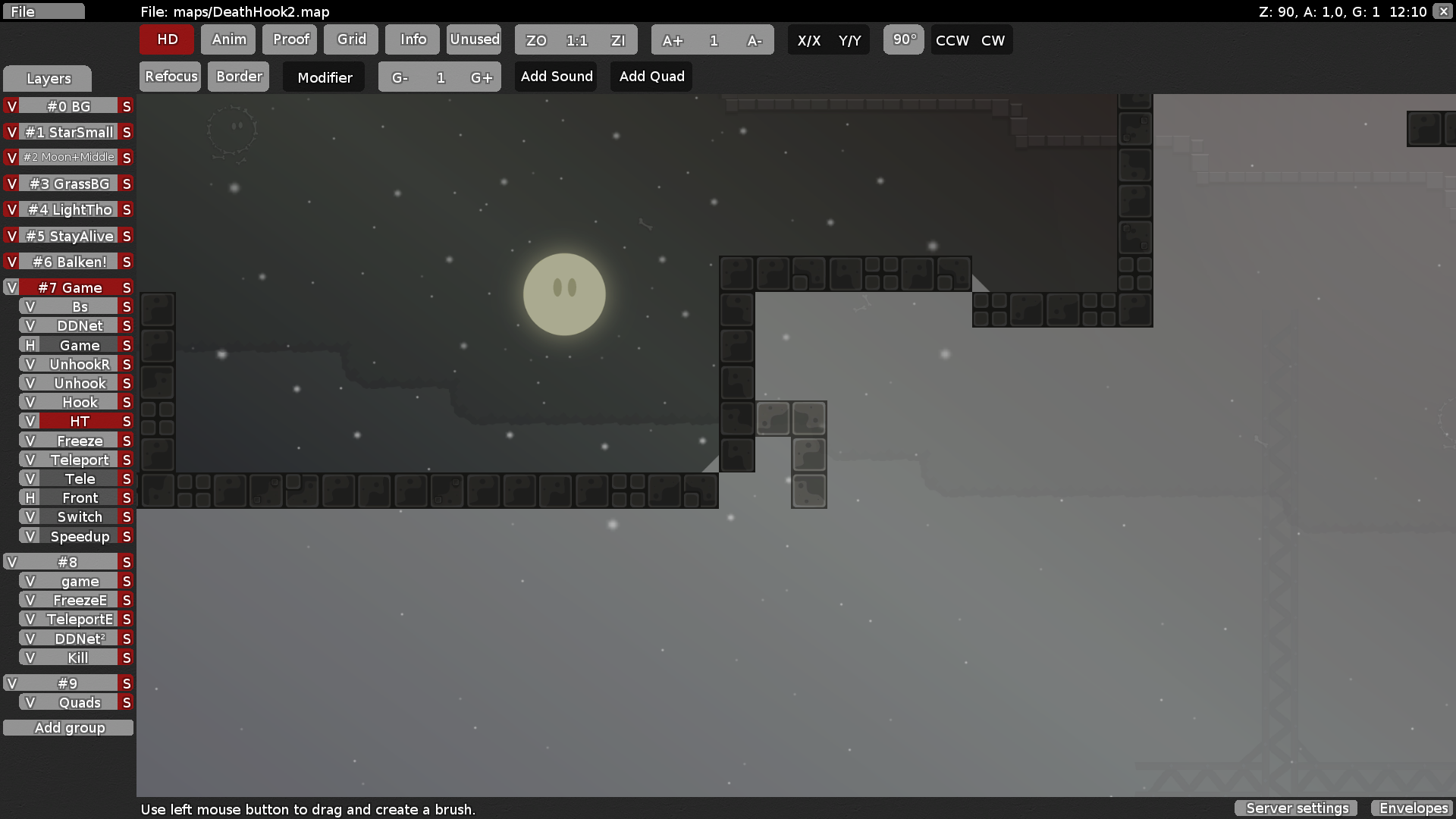Screen dimensions: 1456x819
Task: Enable the Proof borders view
Action: point(289,39)
